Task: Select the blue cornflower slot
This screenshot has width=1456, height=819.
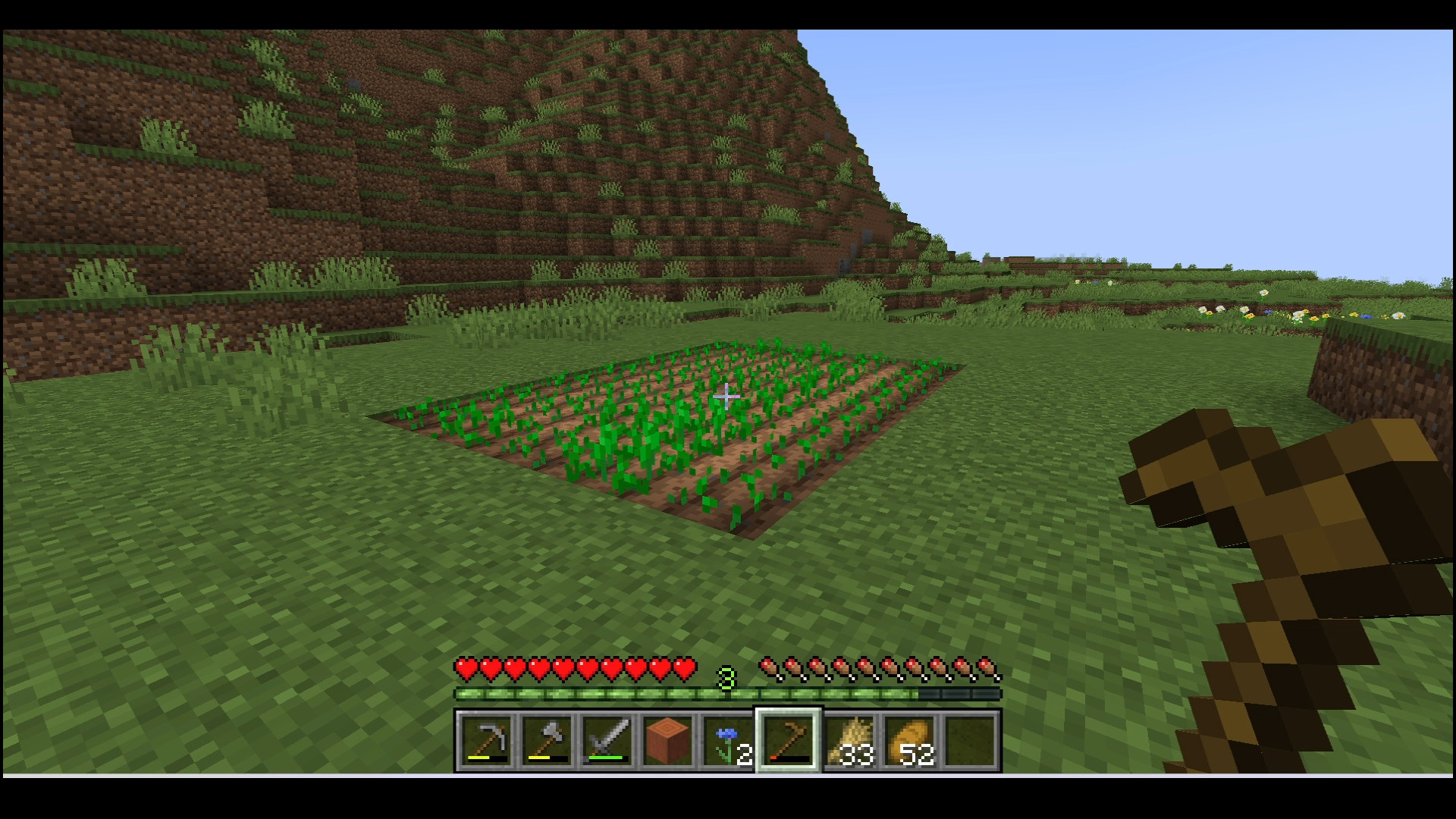Action: click(728, 740)
